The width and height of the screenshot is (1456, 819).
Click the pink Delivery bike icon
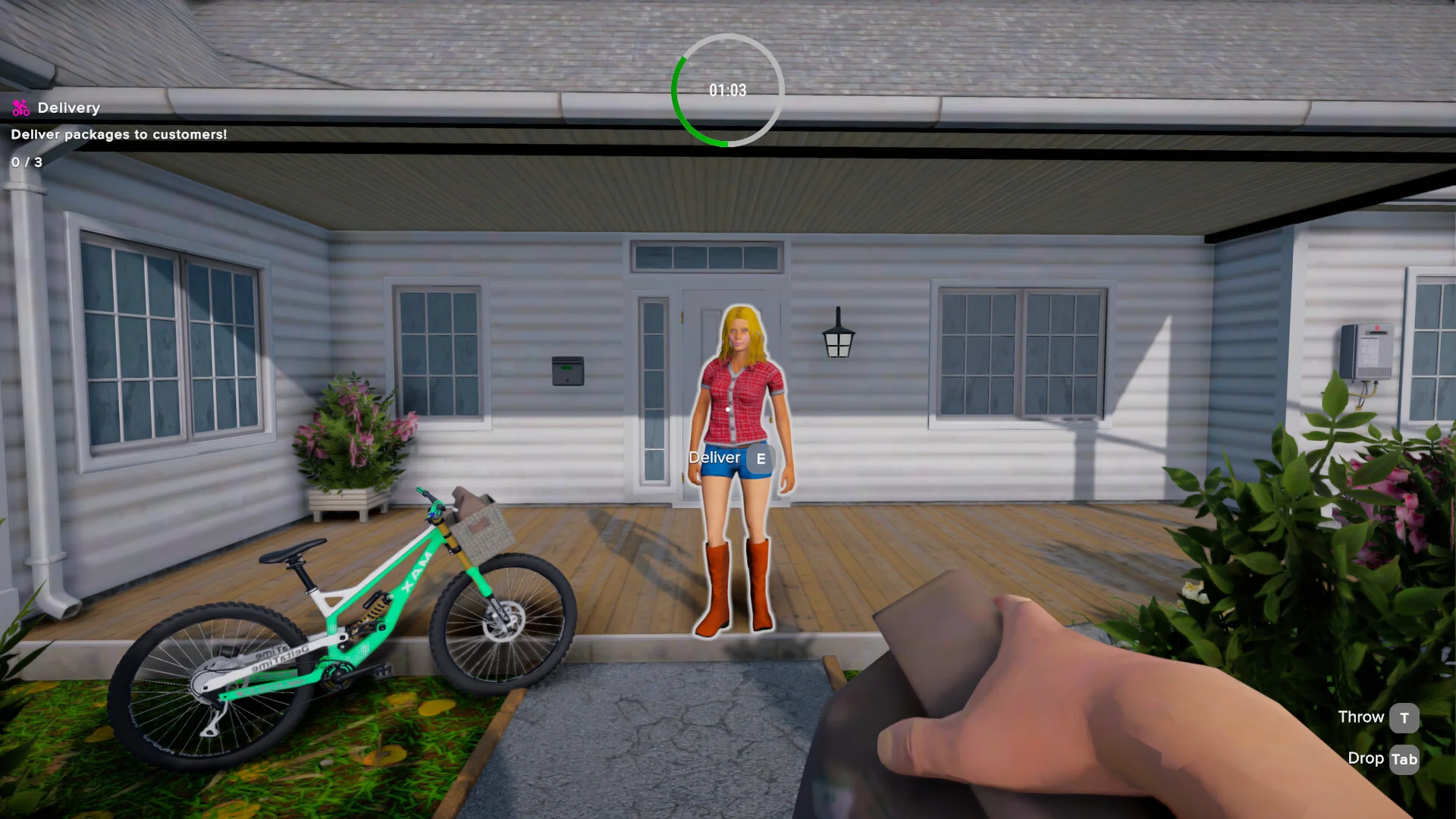20,108
